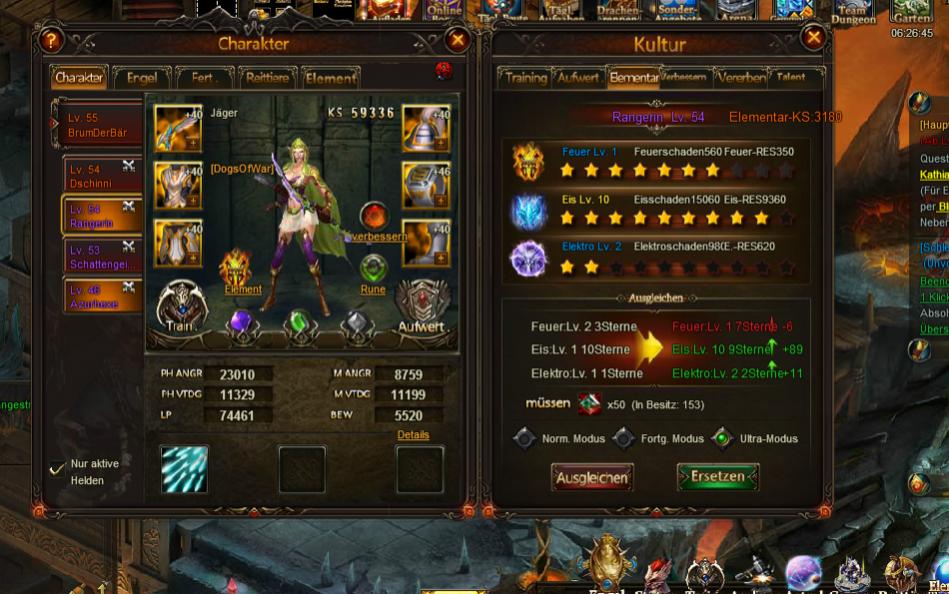Click the Ausgleichen button

click(592, 477)
